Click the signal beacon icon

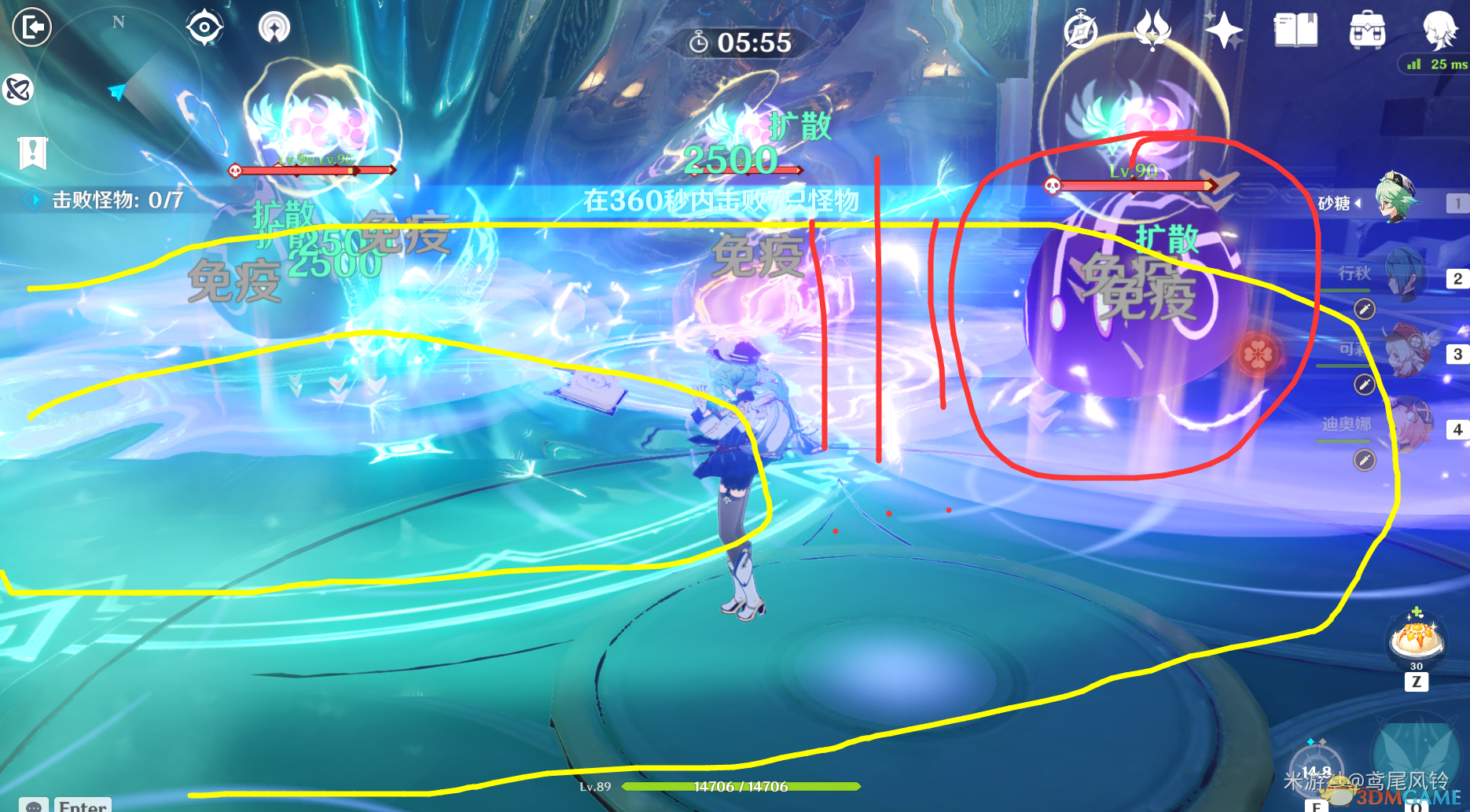pyautogui.click(x=274, y=28)
